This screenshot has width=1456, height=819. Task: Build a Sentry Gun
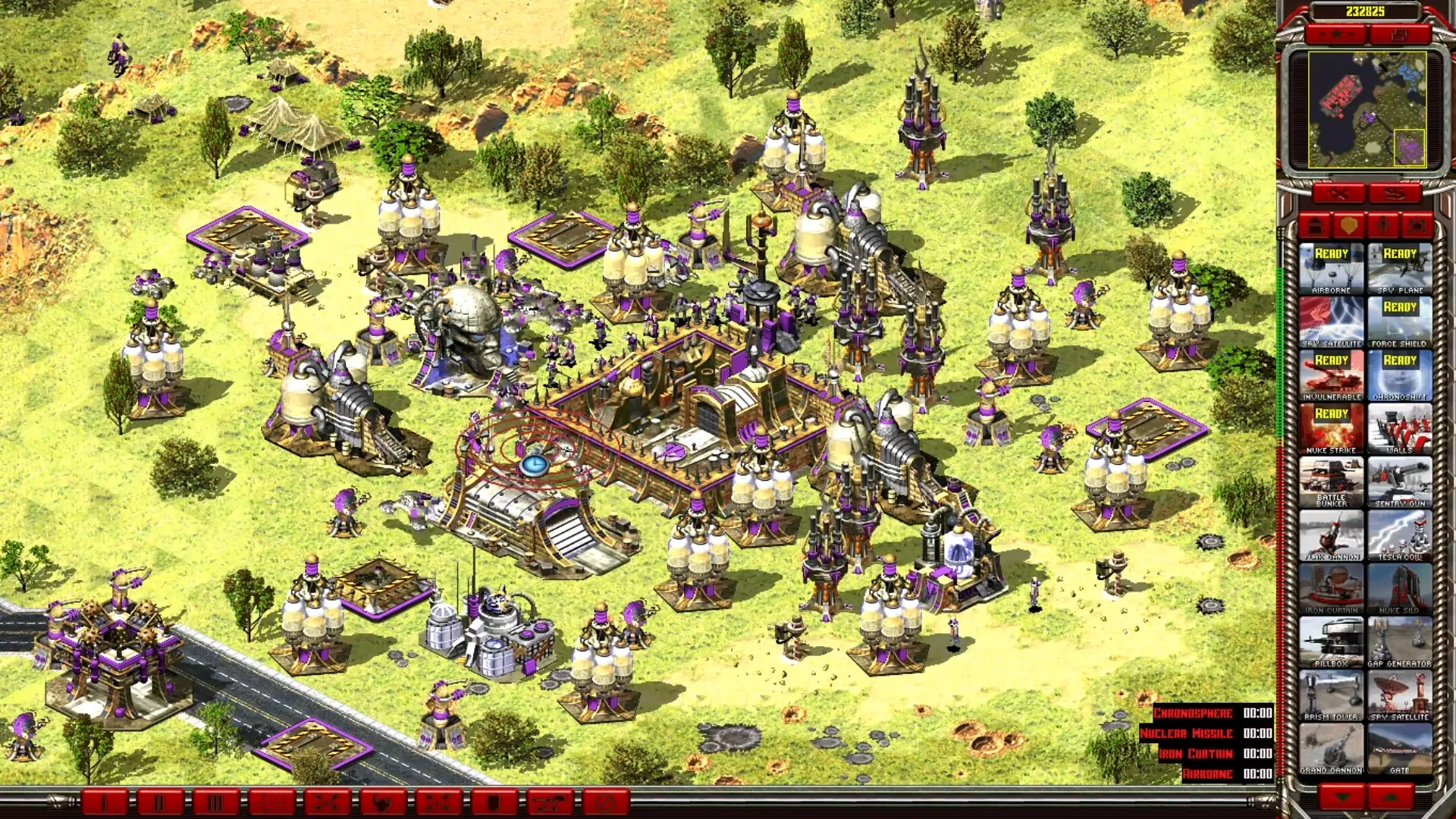pos(1399,482)
